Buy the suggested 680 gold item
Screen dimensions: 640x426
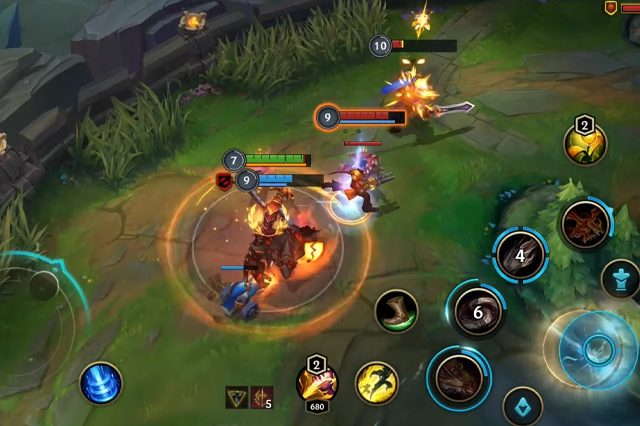pyautogui.click(x=316, y=382)
